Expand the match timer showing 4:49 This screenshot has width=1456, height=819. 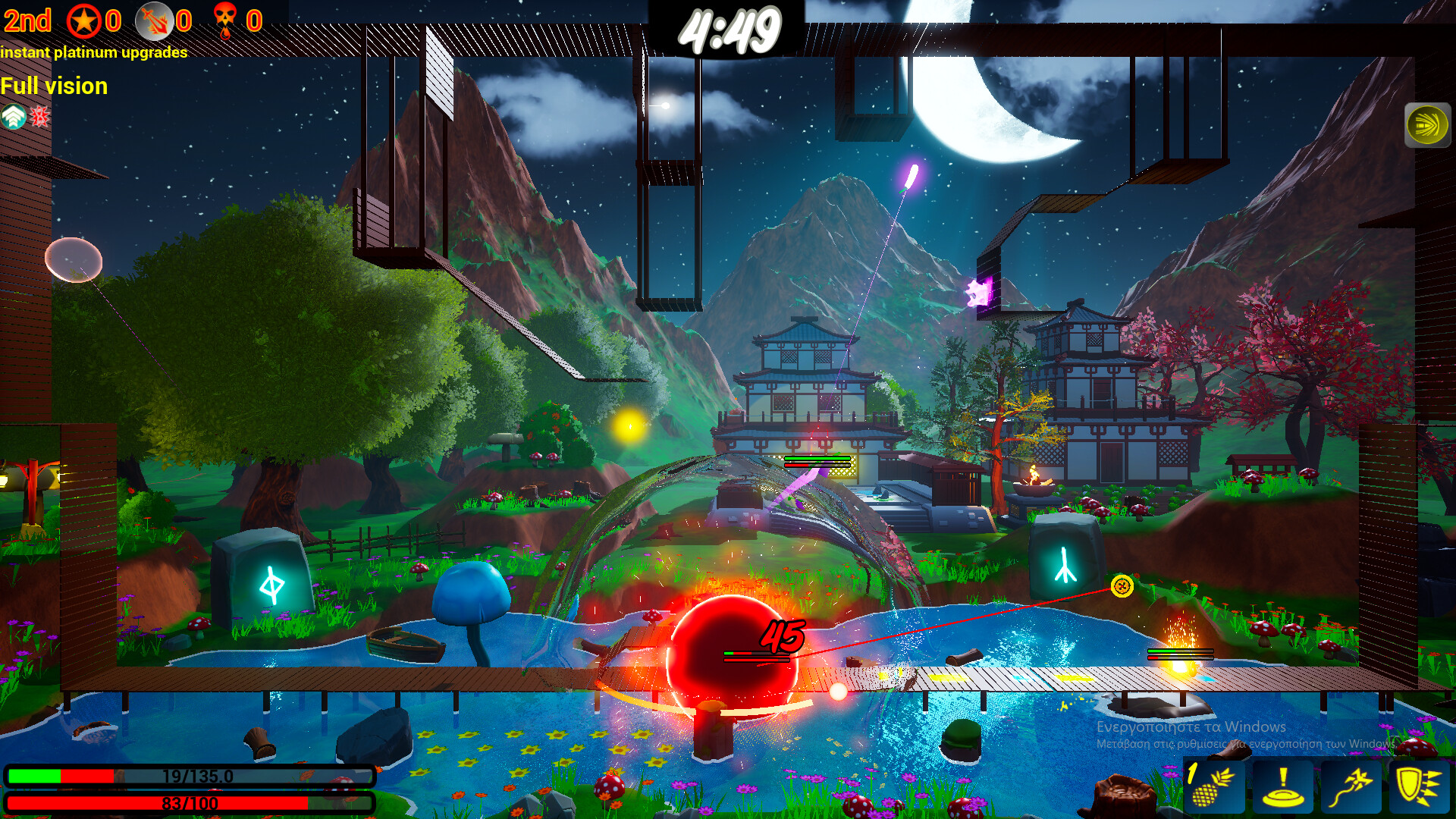(730, 29)
